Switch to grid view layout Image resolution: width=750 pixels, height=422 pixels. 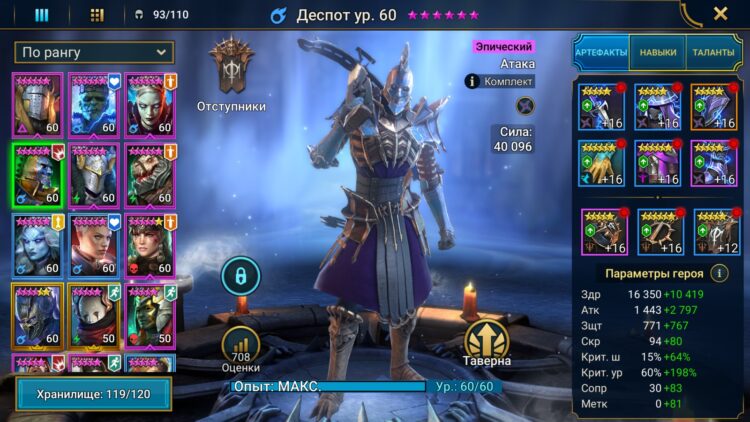coord(97,15)
